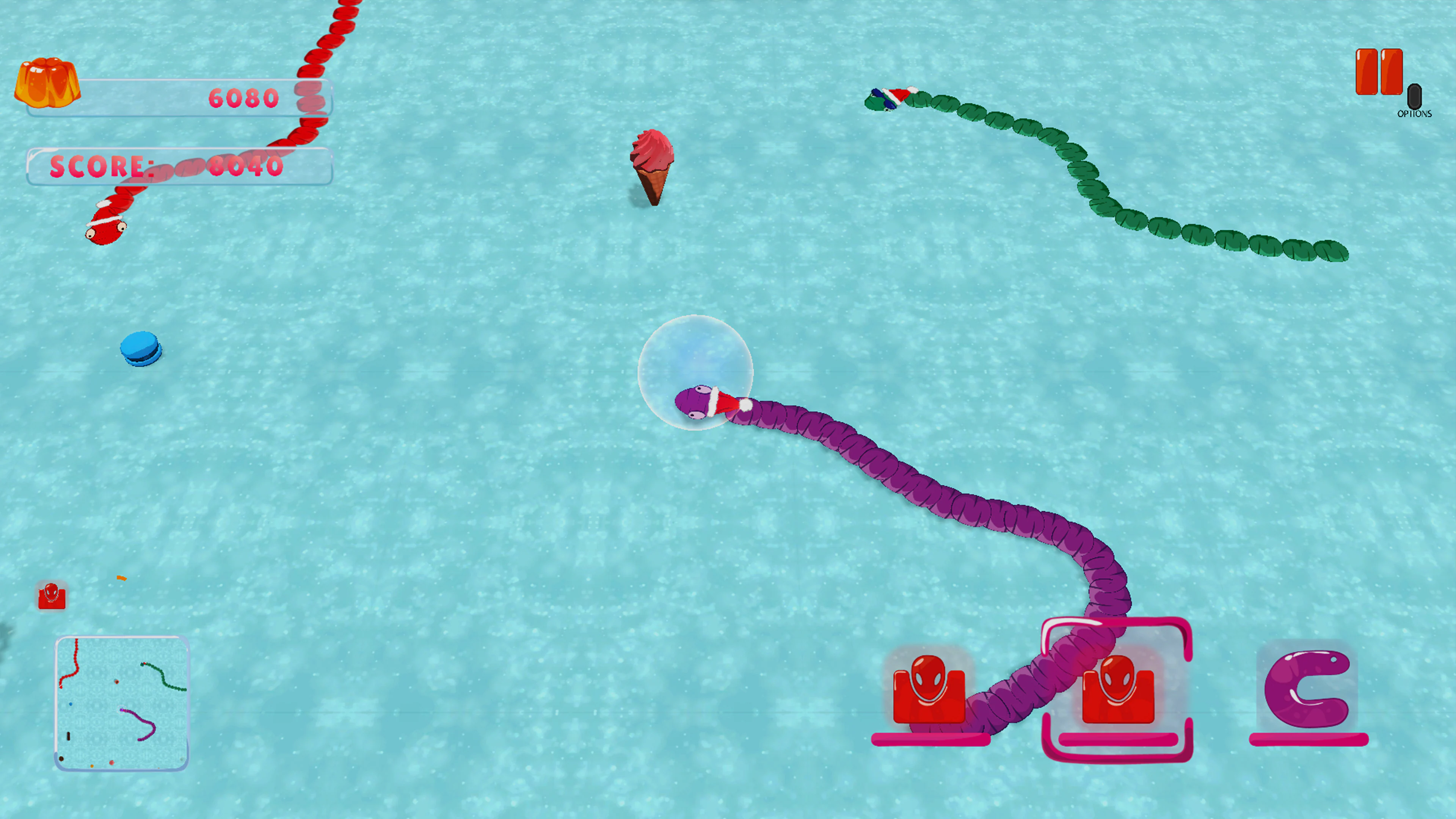
Task: Select the first red alien power-up slot
Action: [x=930, y=690]
